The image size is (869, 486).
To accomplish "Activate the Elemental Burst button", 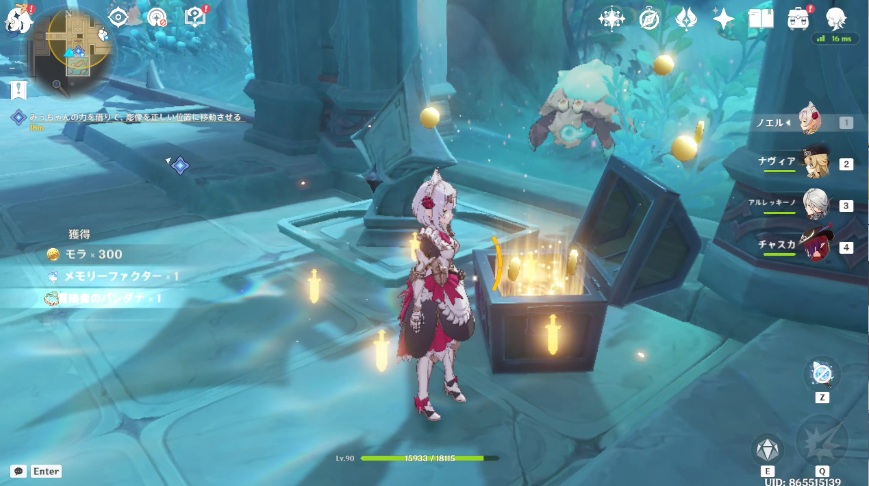I will click(822, 441).
